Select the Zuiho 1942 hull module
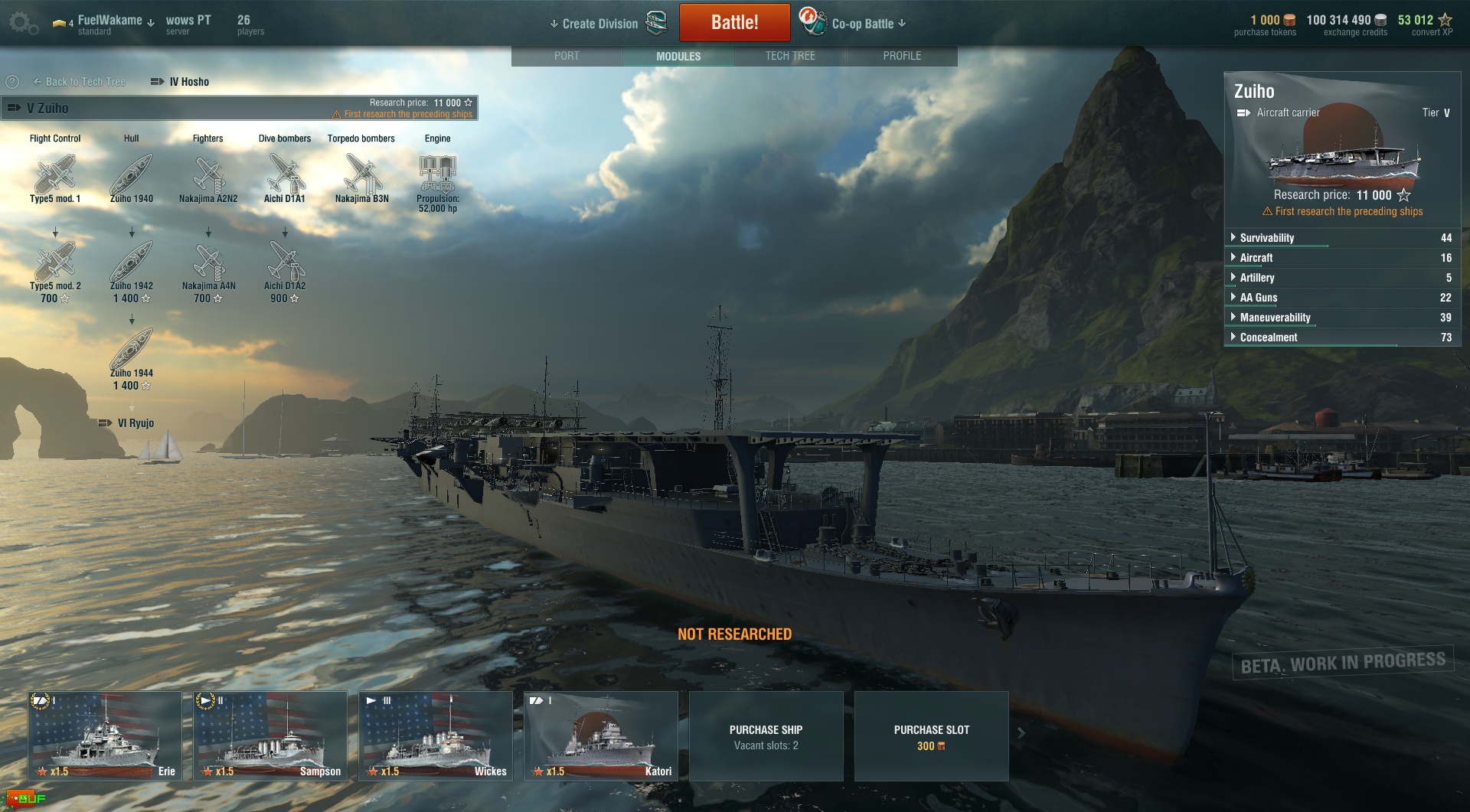Screen dimensions: 1470x812 coord(132,263)
